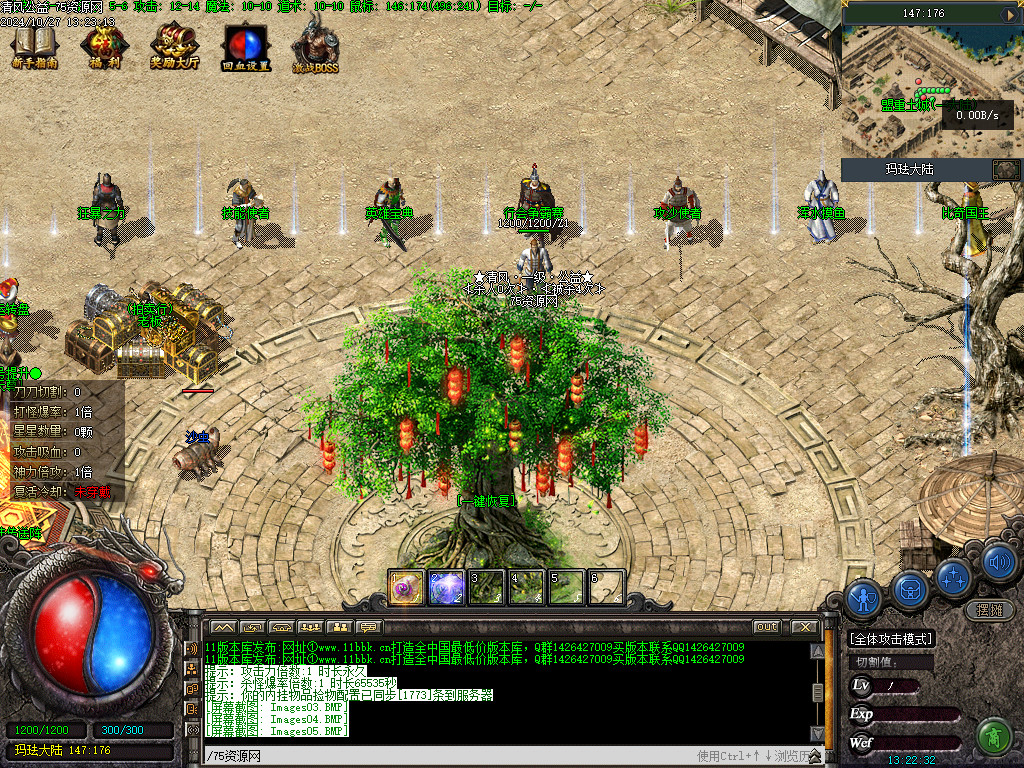The height and width of the screenshot is (768, 1024).
Task: Open the 激战BOSS boss battle icon
Action: [315, 46]
